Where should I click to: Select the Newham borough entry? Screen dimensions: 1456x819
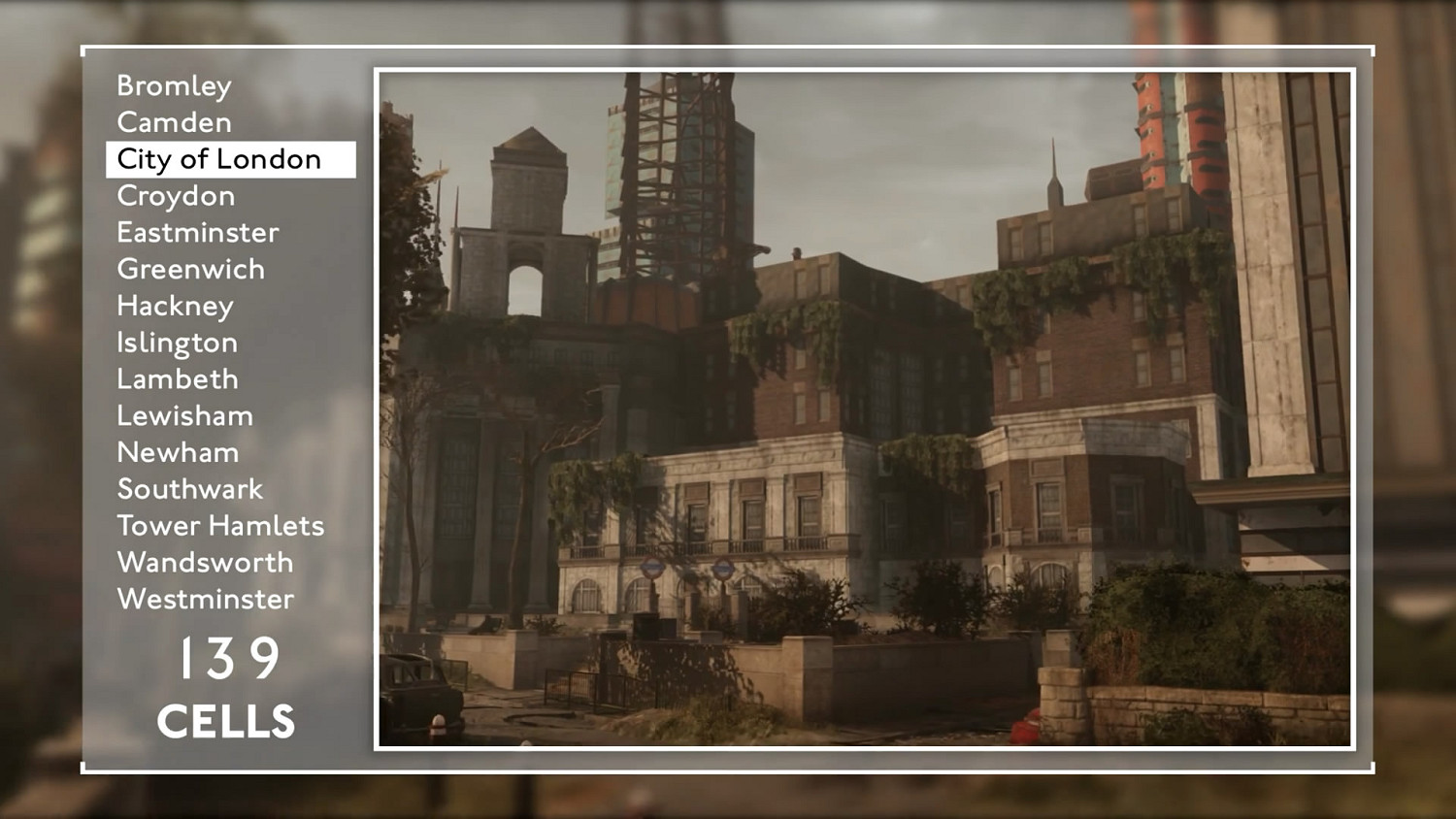(x=178, y=453)
